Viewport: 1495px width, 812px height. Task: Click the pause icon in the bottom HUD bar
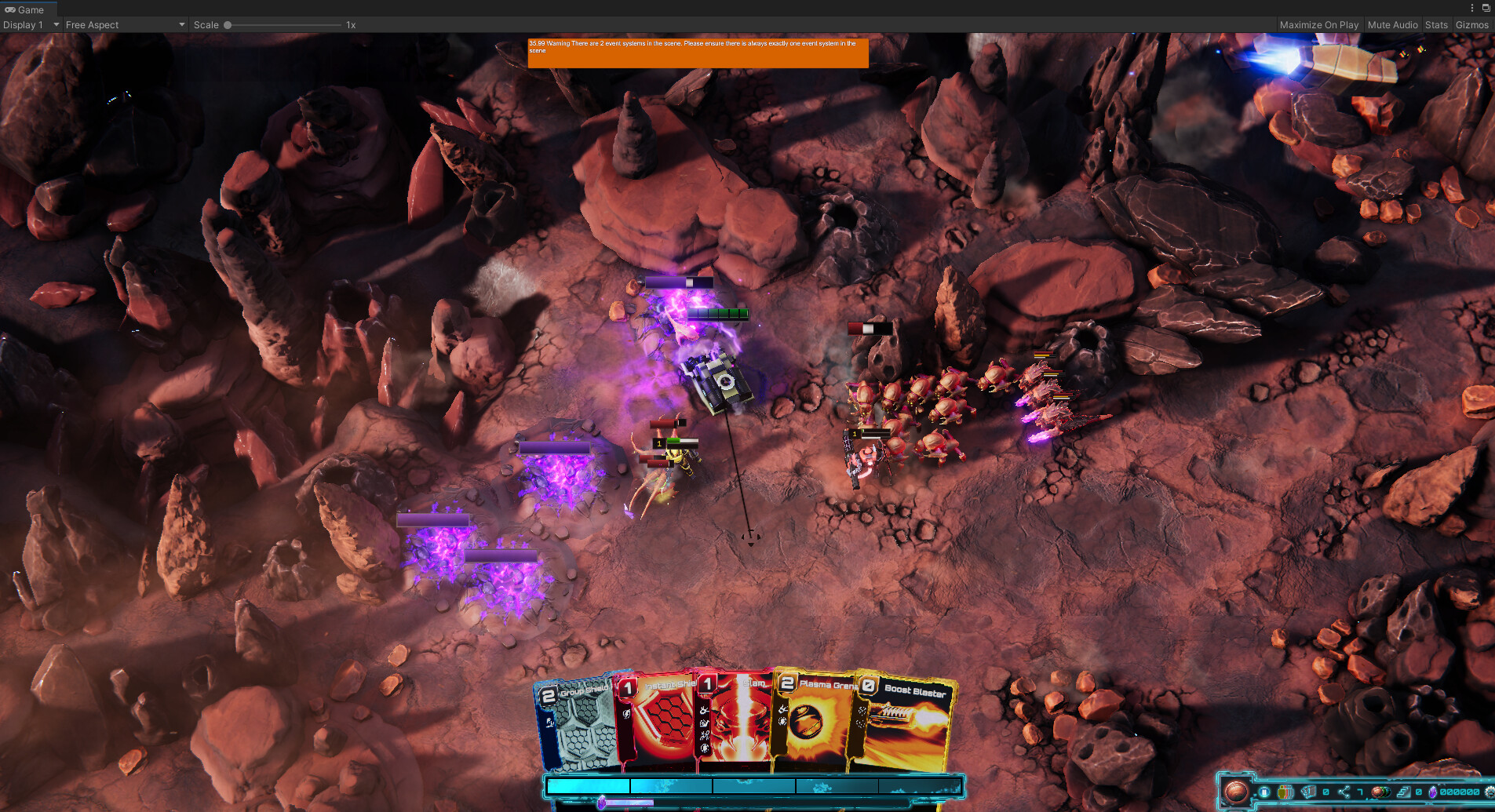click(1264, 792)
